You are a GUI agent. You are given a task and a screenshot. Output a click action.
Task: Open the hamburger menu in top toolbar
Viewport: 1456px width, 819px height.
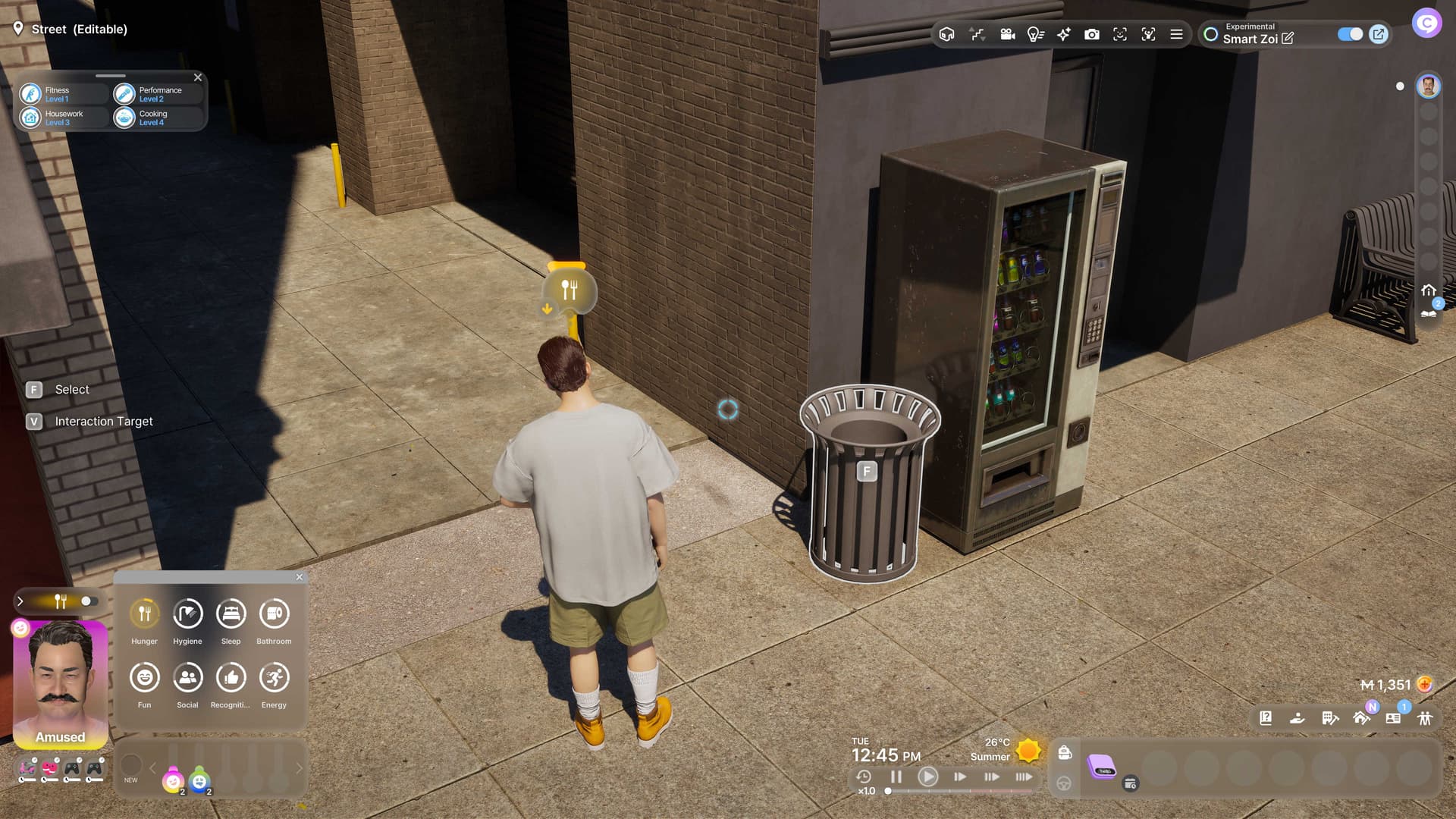pos(1176,34)
